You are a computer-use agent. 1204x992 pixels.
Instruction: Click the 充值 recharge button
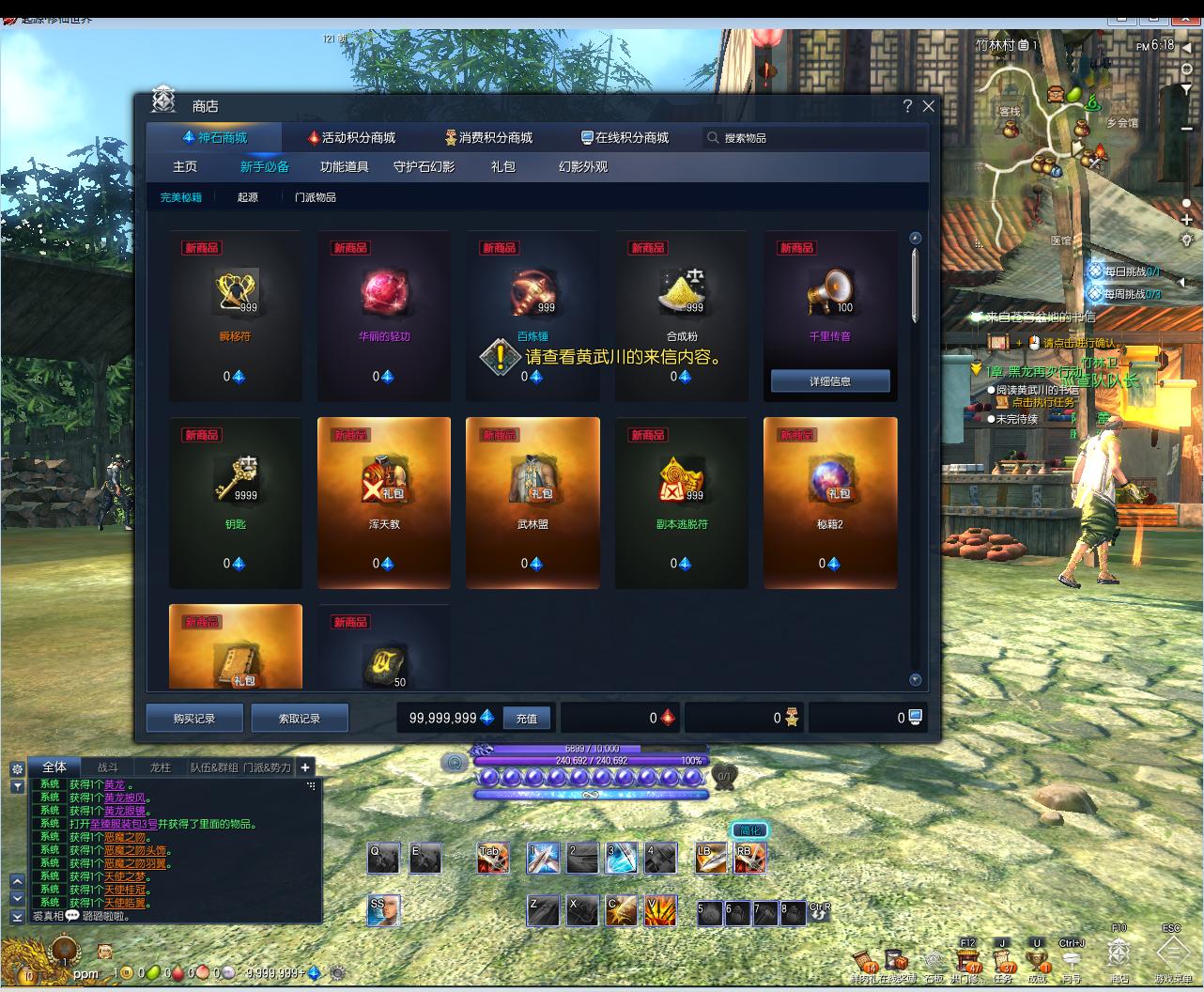(x=527, y=719)
